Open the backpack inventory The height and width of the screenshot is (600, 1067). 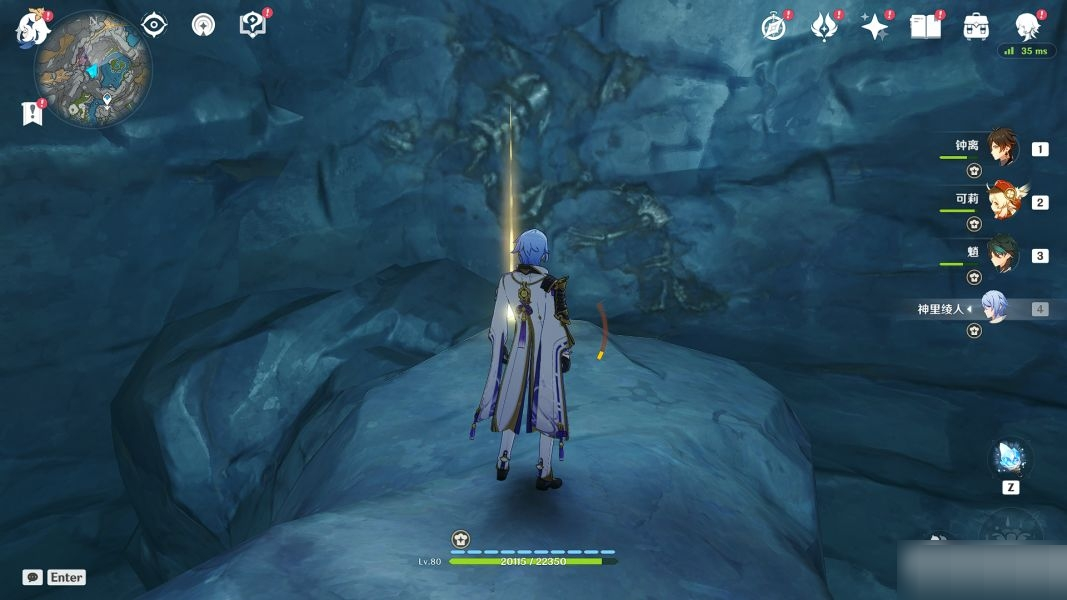click(976, 27)
